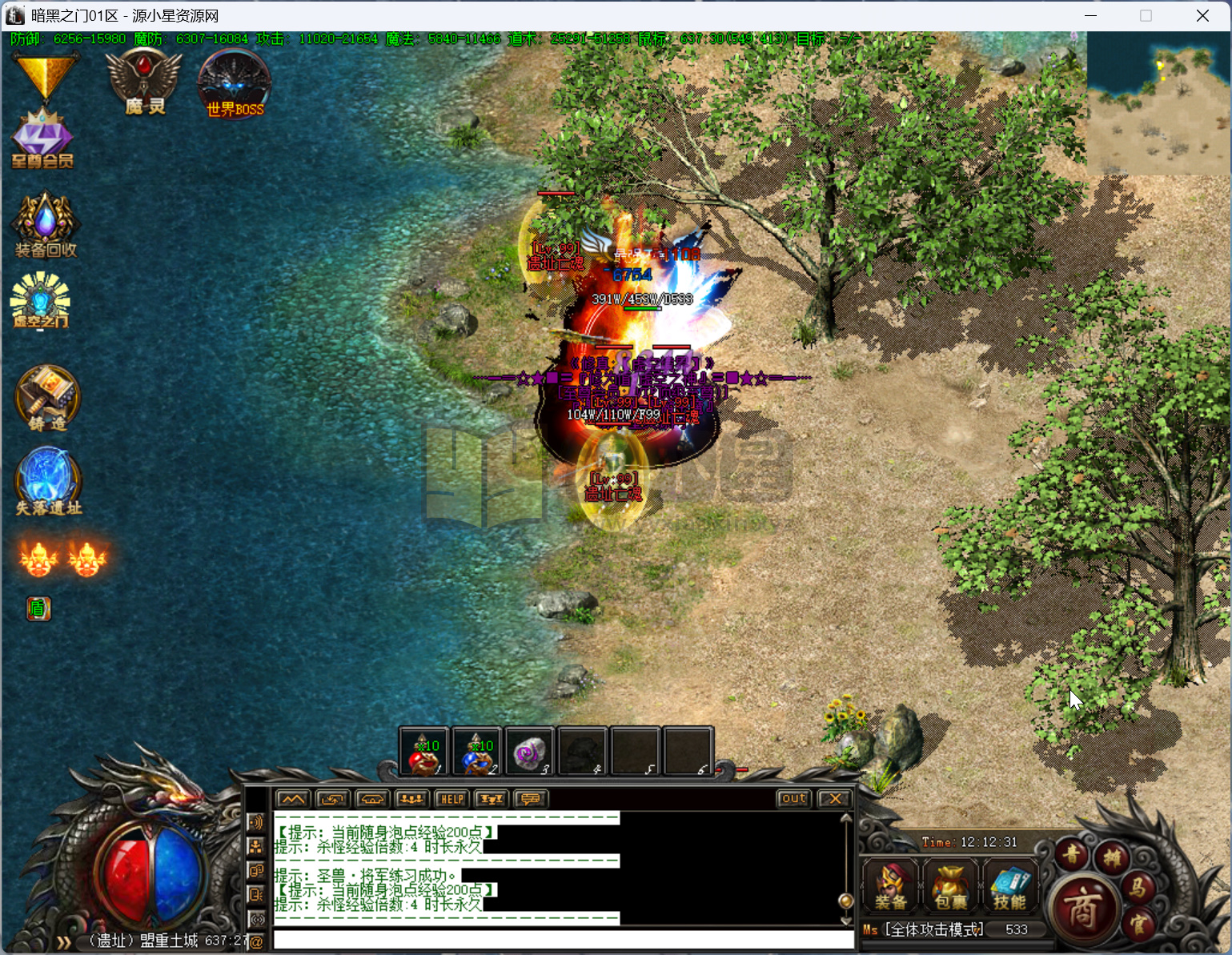Enter the 虚空之门 void gate
This screenshot has width=1232, height=955.
tap(40, 300)
